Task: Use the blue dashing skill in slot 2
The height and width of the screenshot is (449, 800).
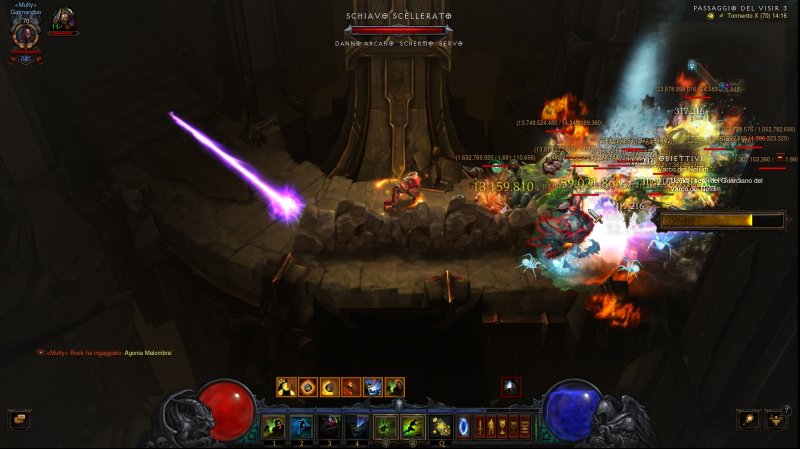Action: pos(301,427)
